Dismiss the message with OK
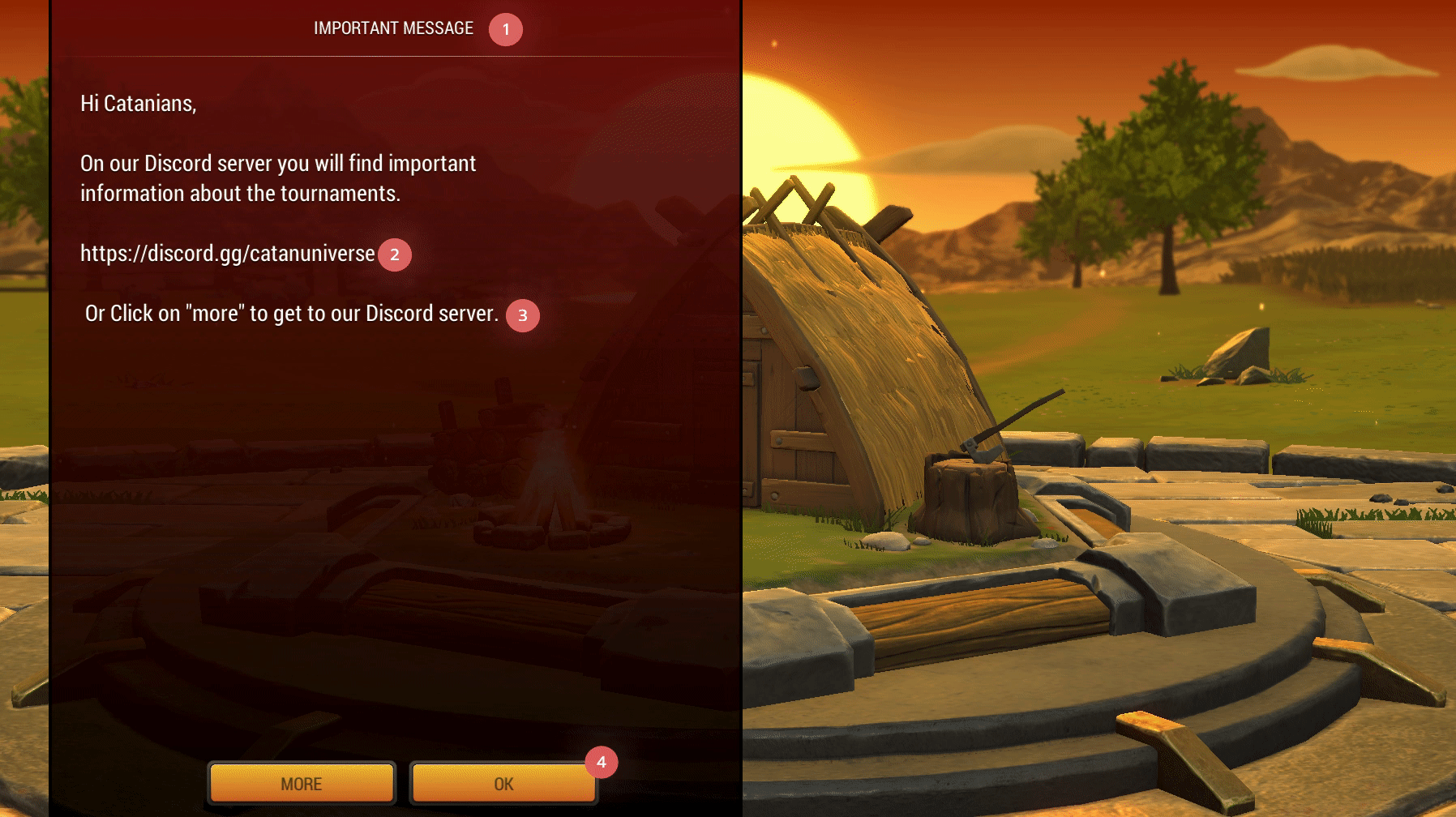 (x=503, y=783)
